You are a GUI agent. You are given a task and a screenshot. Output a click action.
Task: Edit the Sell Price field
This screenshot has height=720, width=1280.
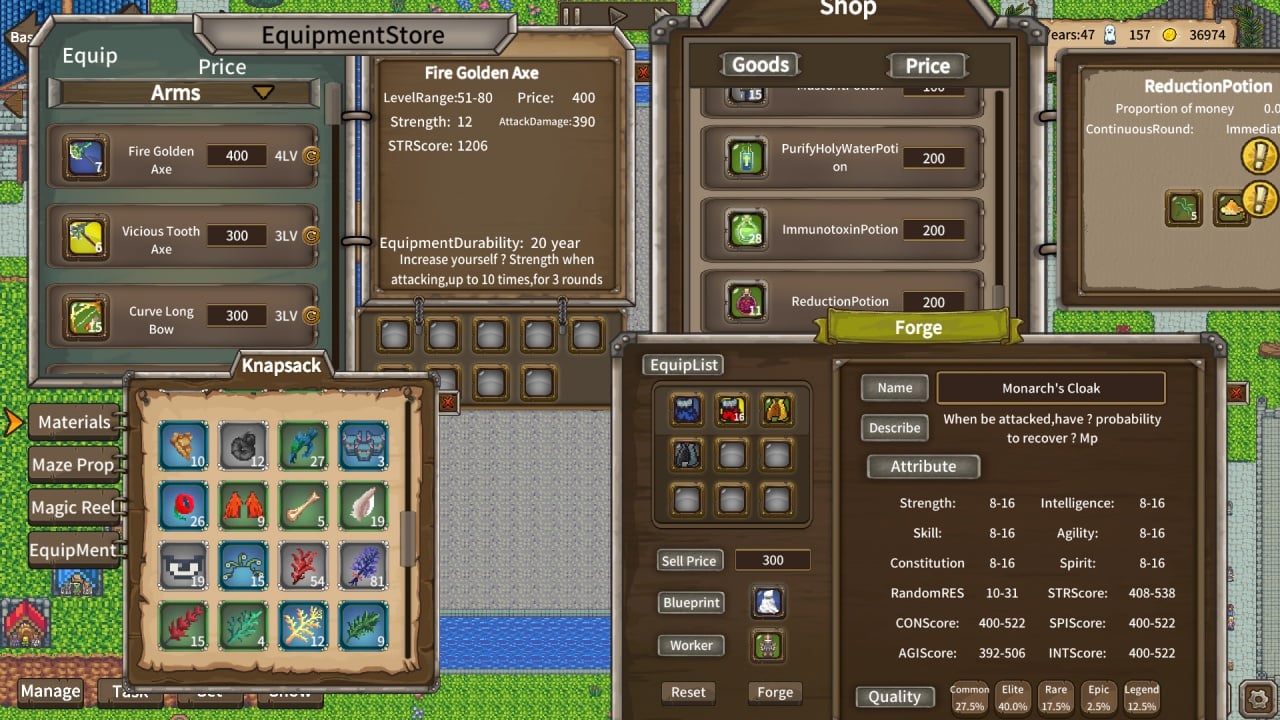772,561
